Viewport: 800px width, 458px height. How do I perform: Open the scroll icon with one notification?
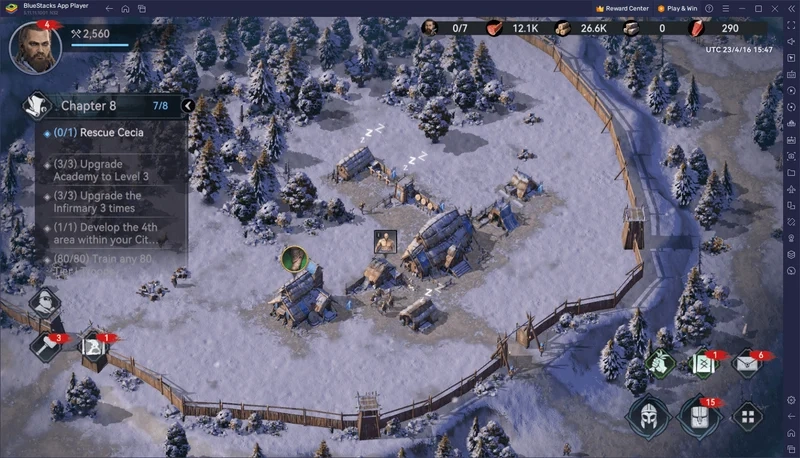[94, 346]
